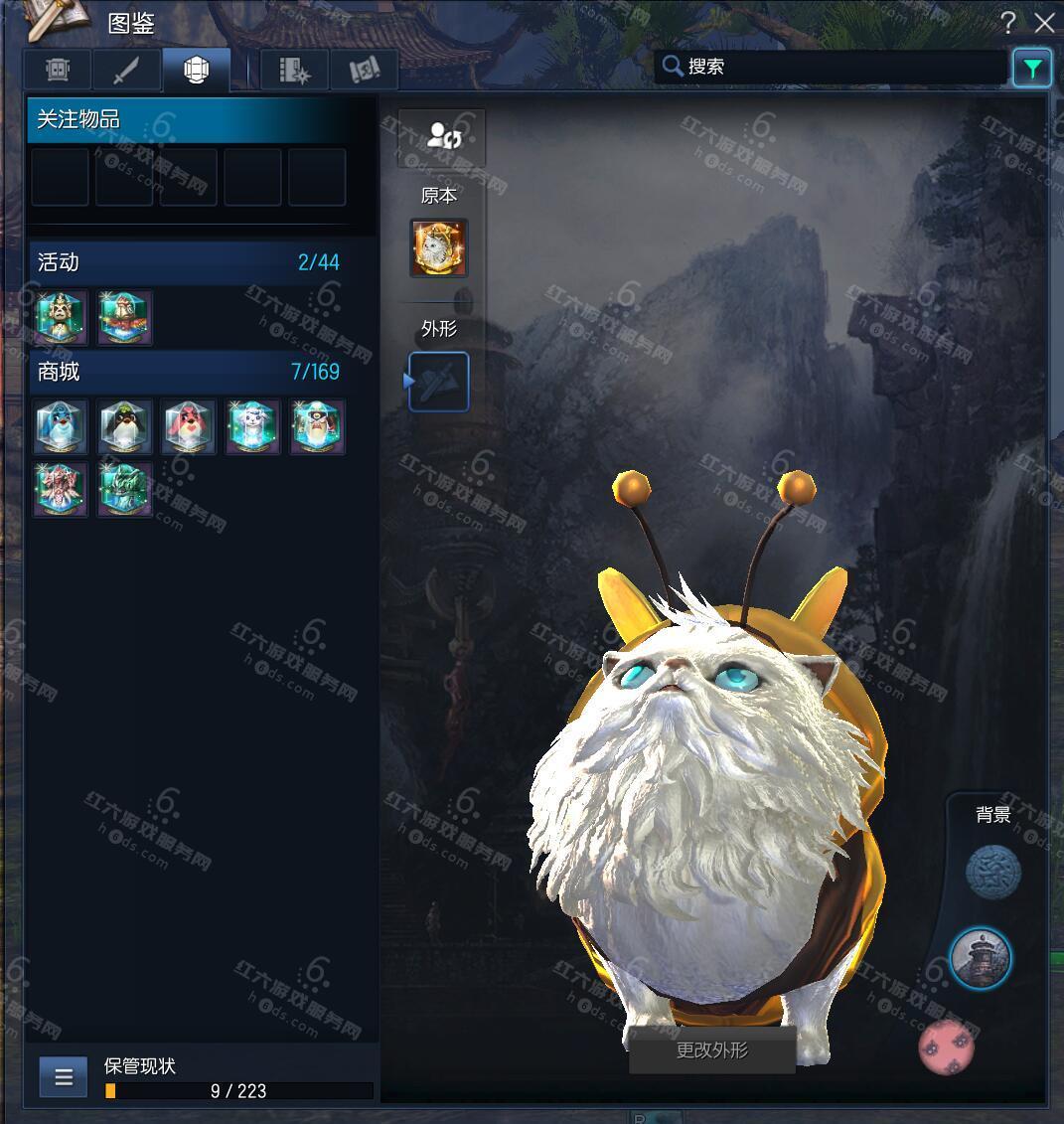Switch to the wardrobe costume tab
1064x1124 pixels.
pos(58,71)
